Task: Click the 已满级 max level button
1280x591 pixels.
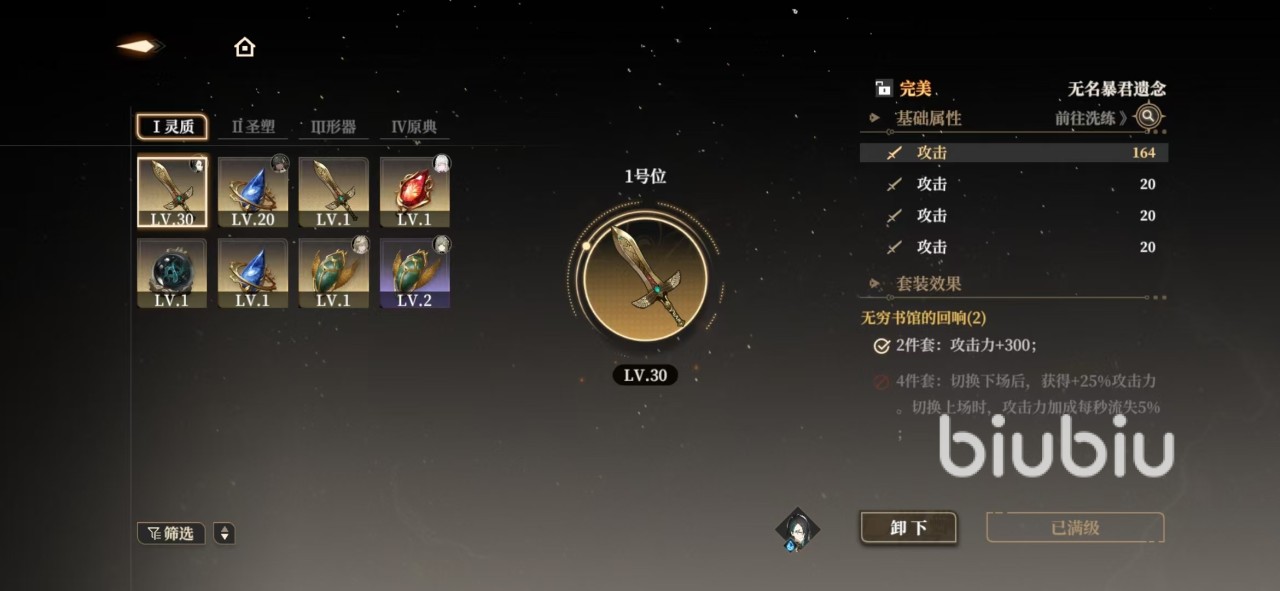Action: (1075, 528)
